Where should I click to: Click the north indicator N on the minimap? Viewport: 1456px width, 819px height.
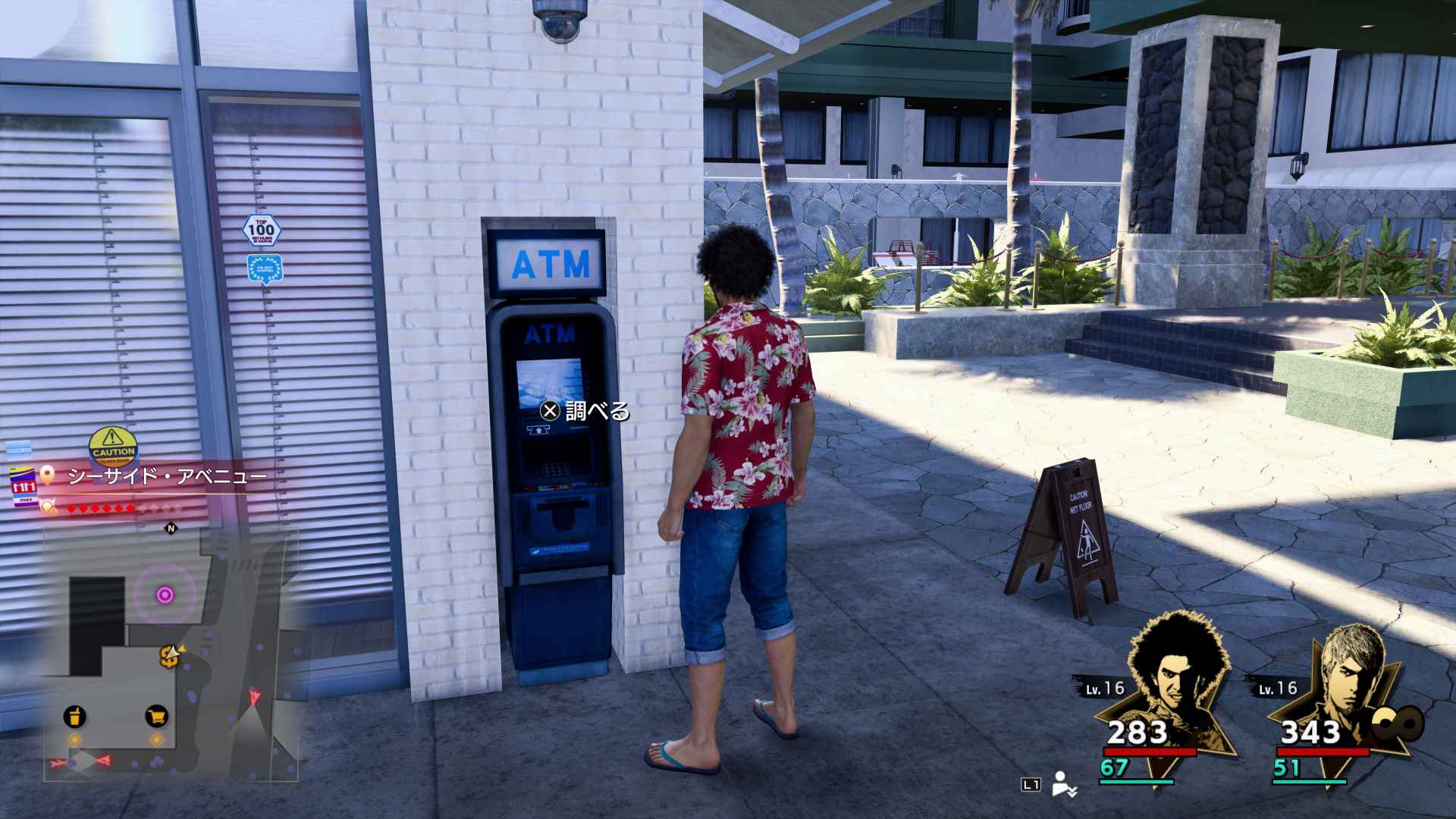click(171, 529)
